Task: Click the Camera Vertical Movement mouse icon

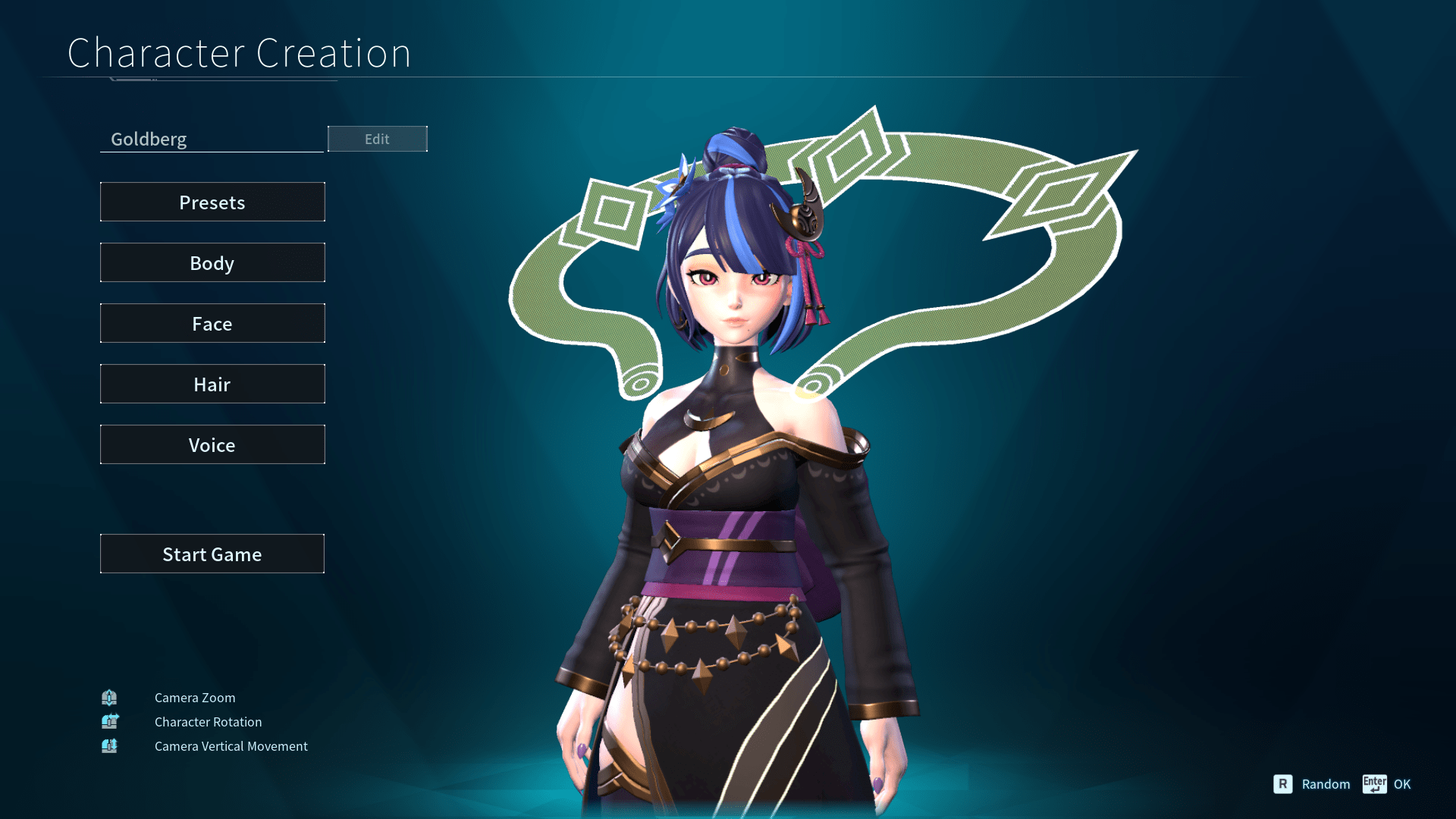Action: [109, 745]
